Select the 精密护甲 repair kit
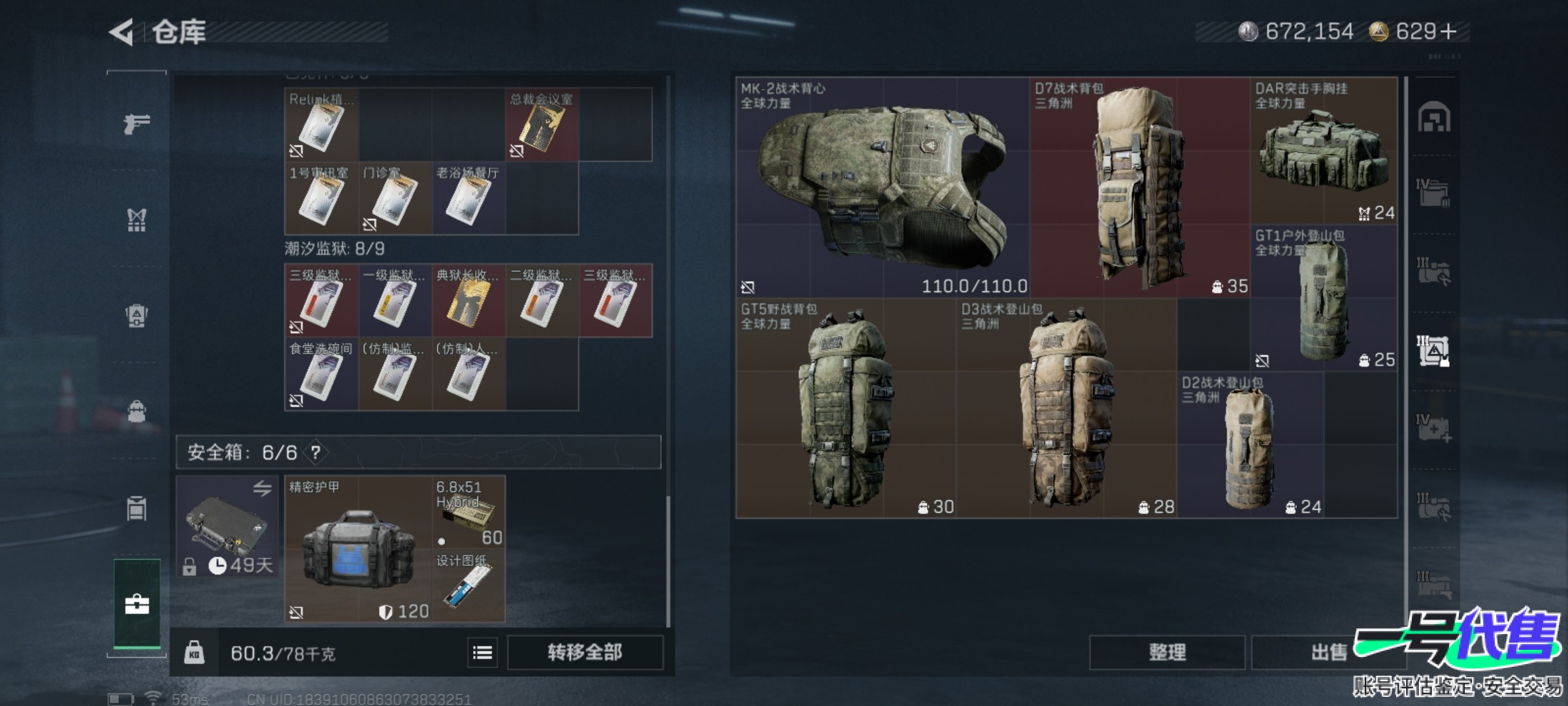Image resolution: width=1568 pixels, height=706 pixels. (358, 549)
